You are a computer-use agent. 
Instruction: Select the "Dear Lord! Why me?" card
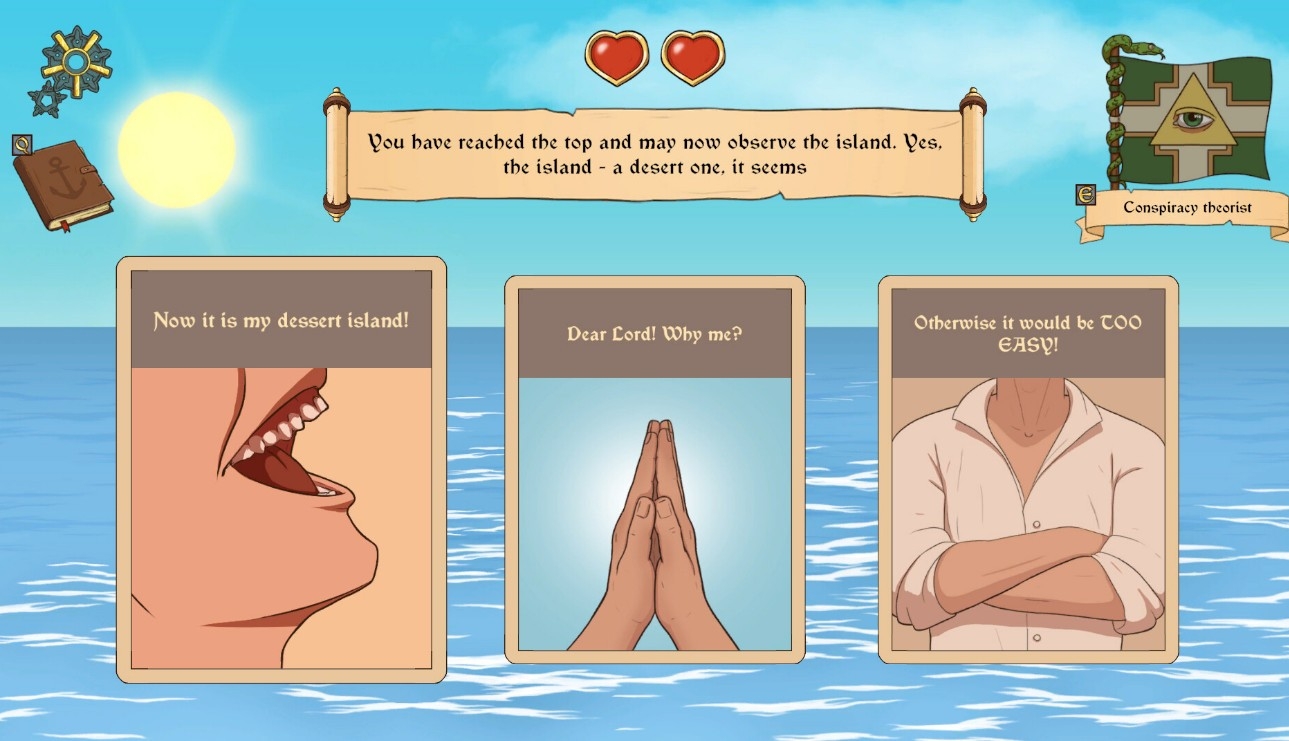coord(654,470)
